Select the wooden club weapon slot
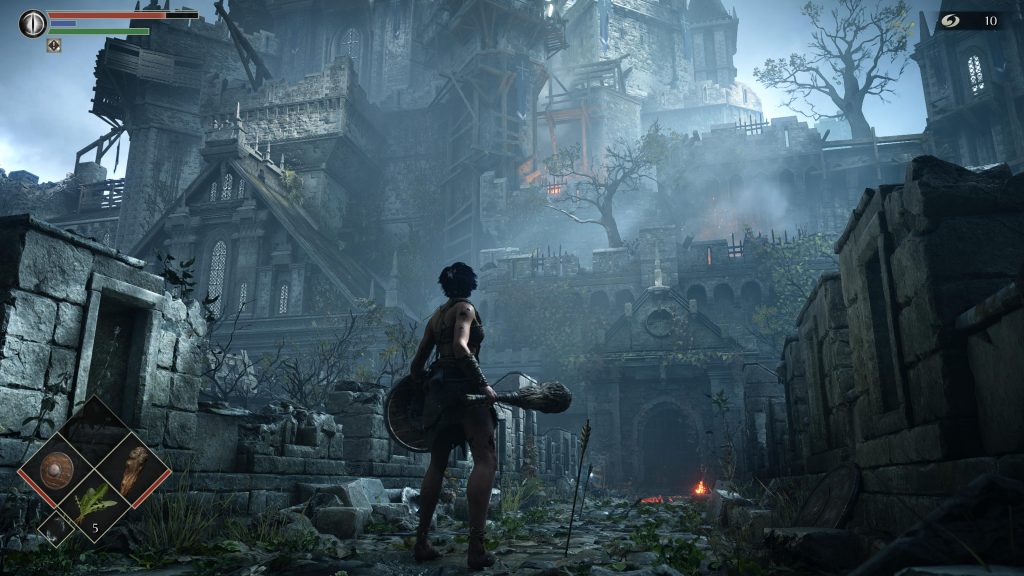The width and height of the screenshot is (1024, 576). 132,469
